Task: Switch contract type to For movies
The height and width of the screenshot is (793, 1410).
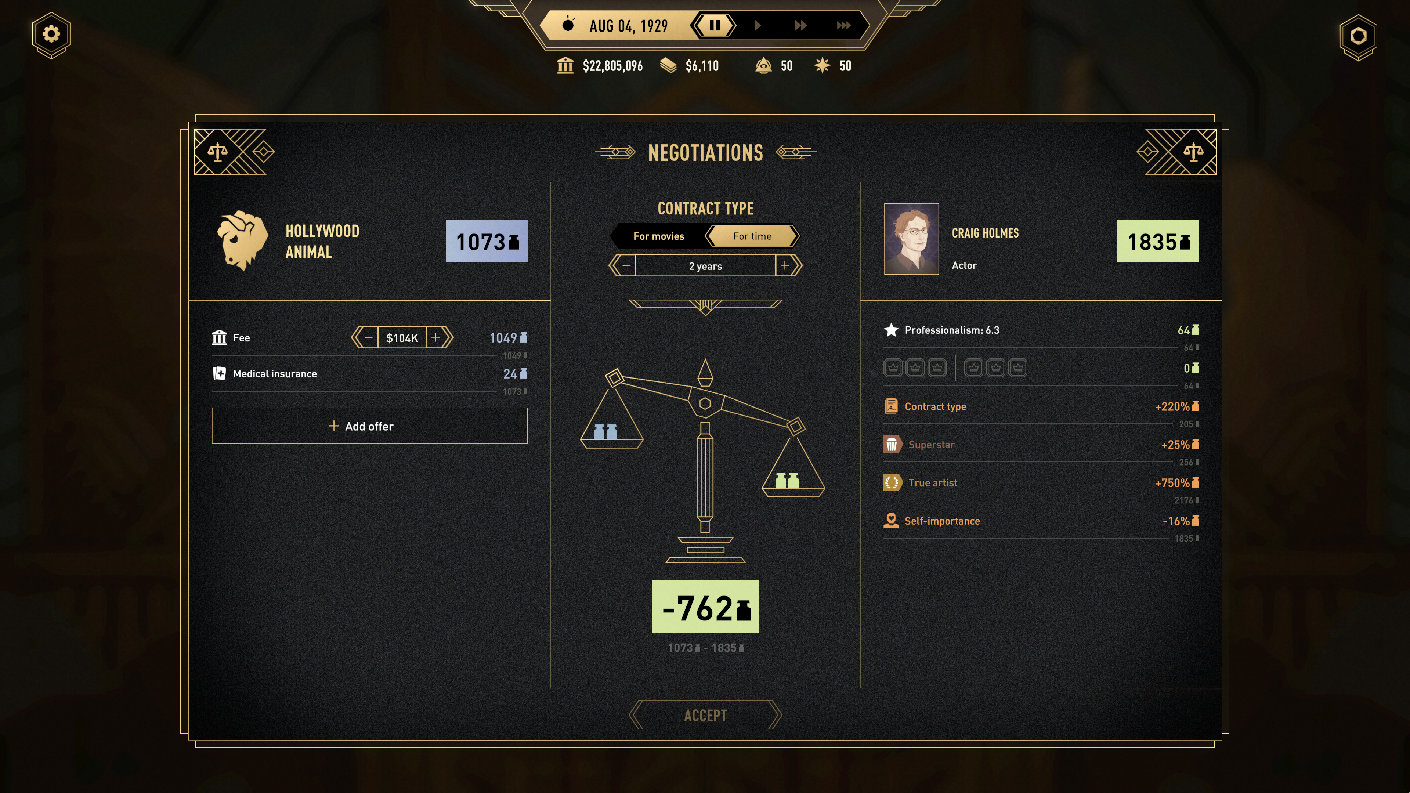Action: point(658,236)
